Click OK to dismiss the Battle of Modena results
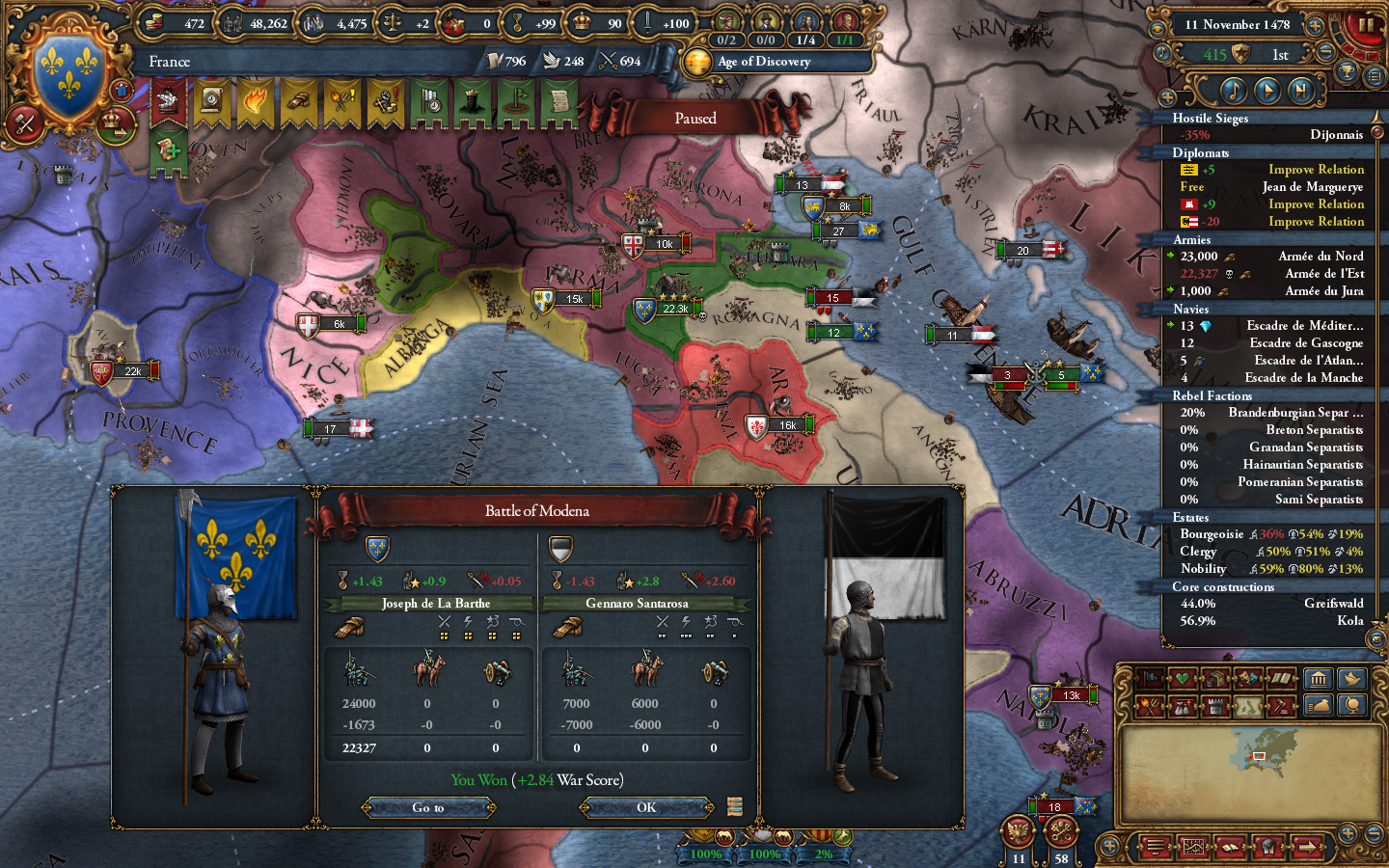 tap(644, 808)
